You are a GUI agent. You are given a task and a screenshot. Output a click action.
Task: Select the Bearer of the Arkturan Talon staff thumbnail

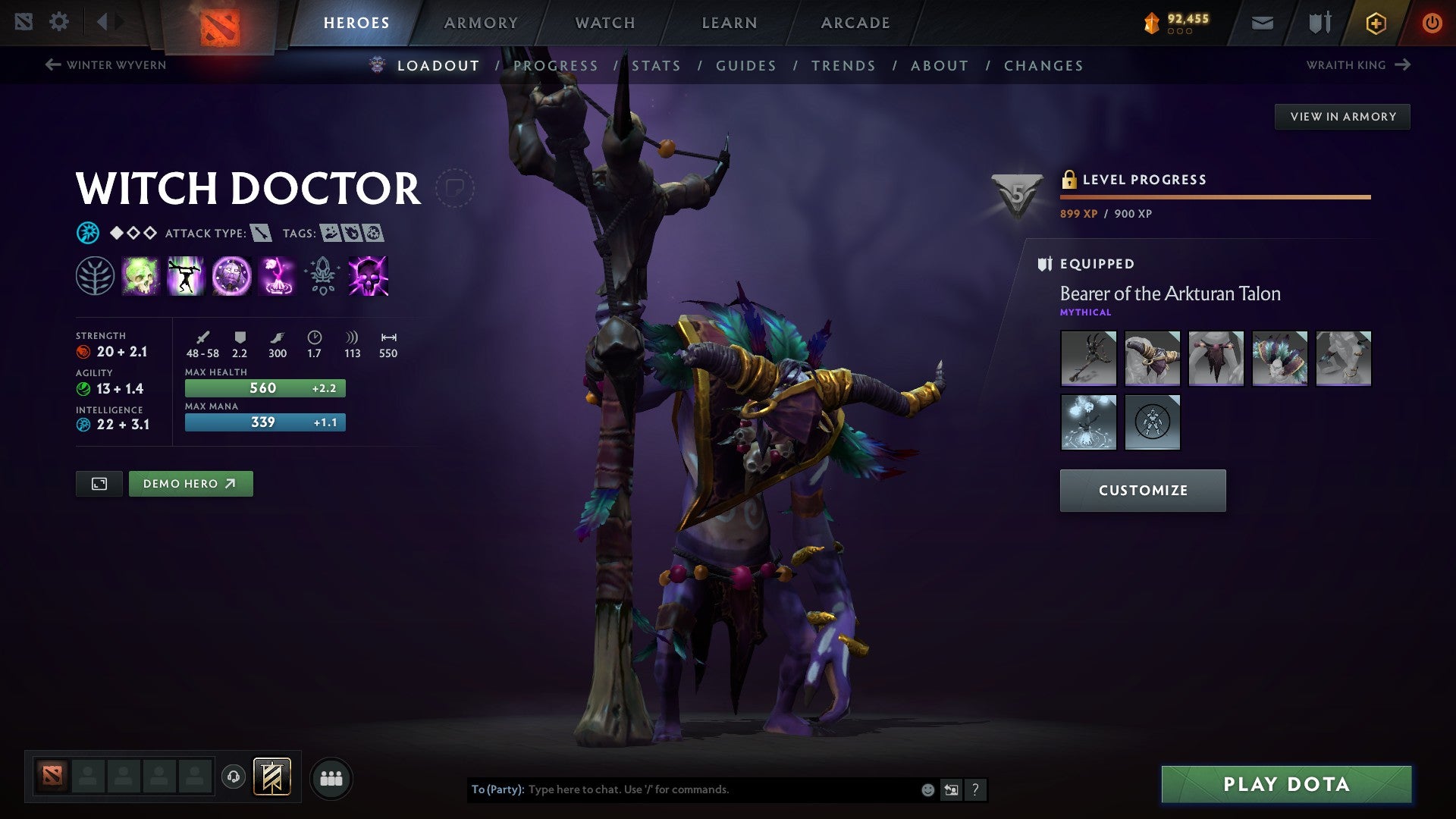[1087, 358]
